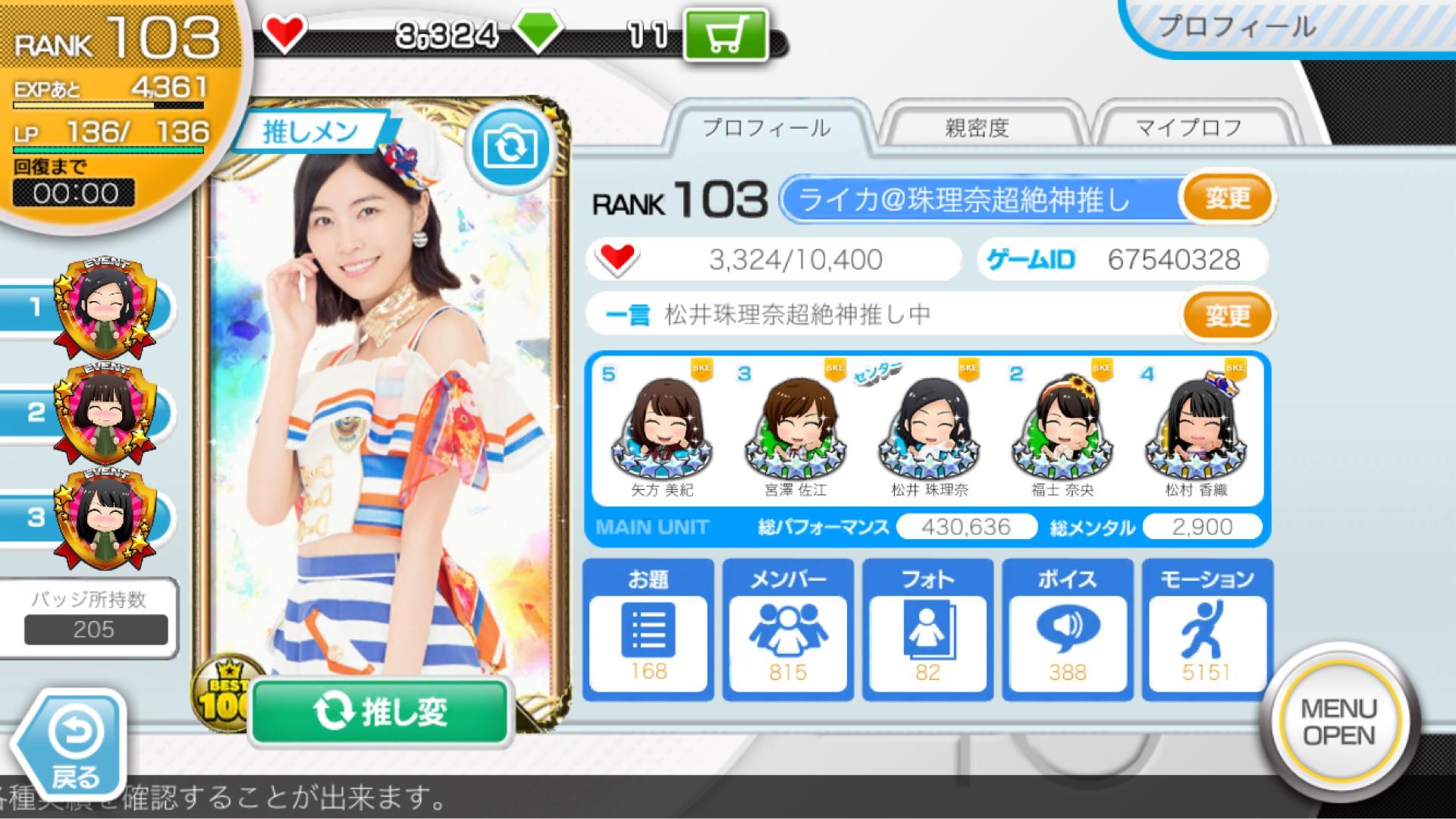Go back with the 戻る button
This screenshot has width=1456, height=819.
(74, 747)
